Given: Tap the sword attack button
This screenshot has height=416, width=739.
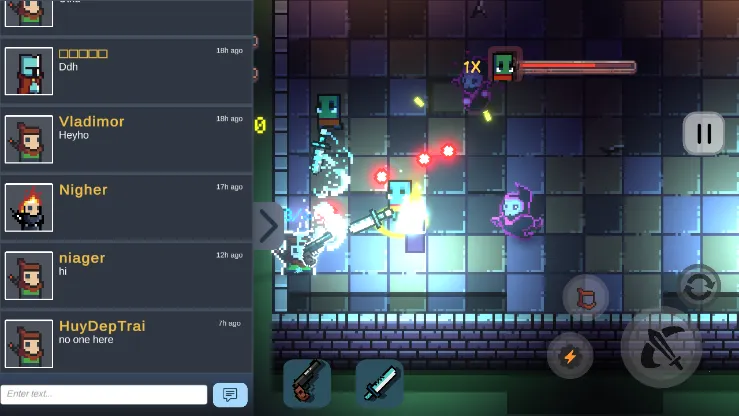Looking at the screenshot, I should pos(660,347).
